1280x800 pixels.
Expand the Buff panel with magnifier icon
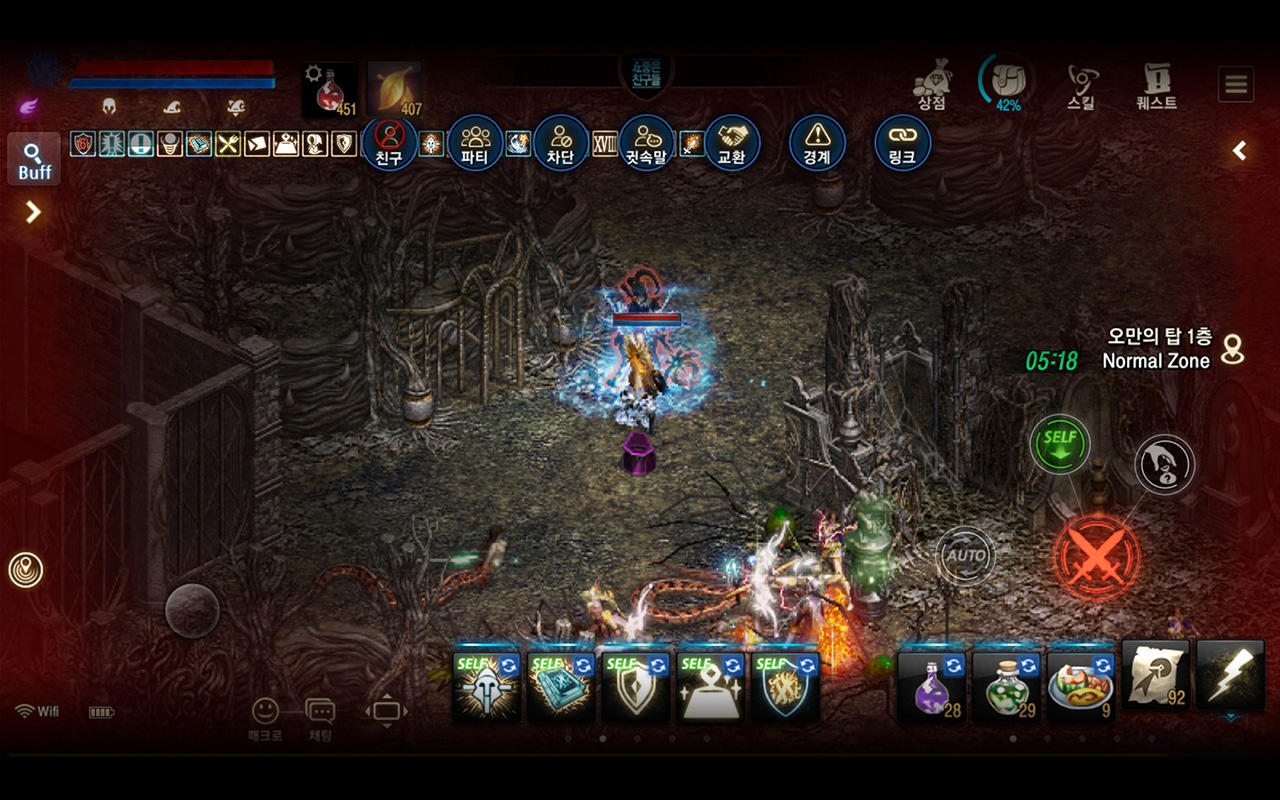[35, 158]
